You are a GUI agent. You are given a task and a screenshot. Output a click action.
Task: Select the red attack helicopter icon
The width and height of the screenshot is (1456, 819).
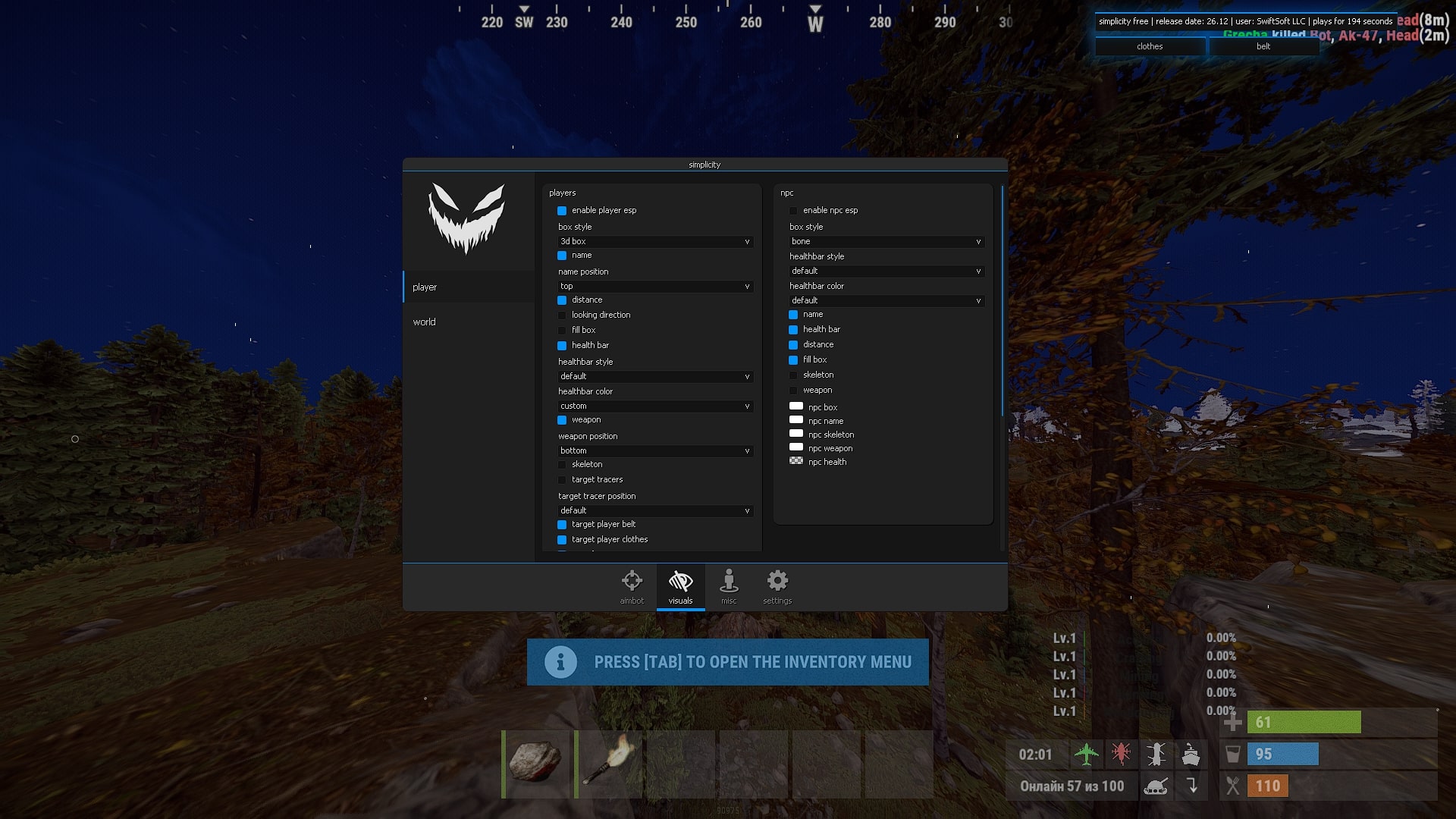click(x=1122, y=754)
